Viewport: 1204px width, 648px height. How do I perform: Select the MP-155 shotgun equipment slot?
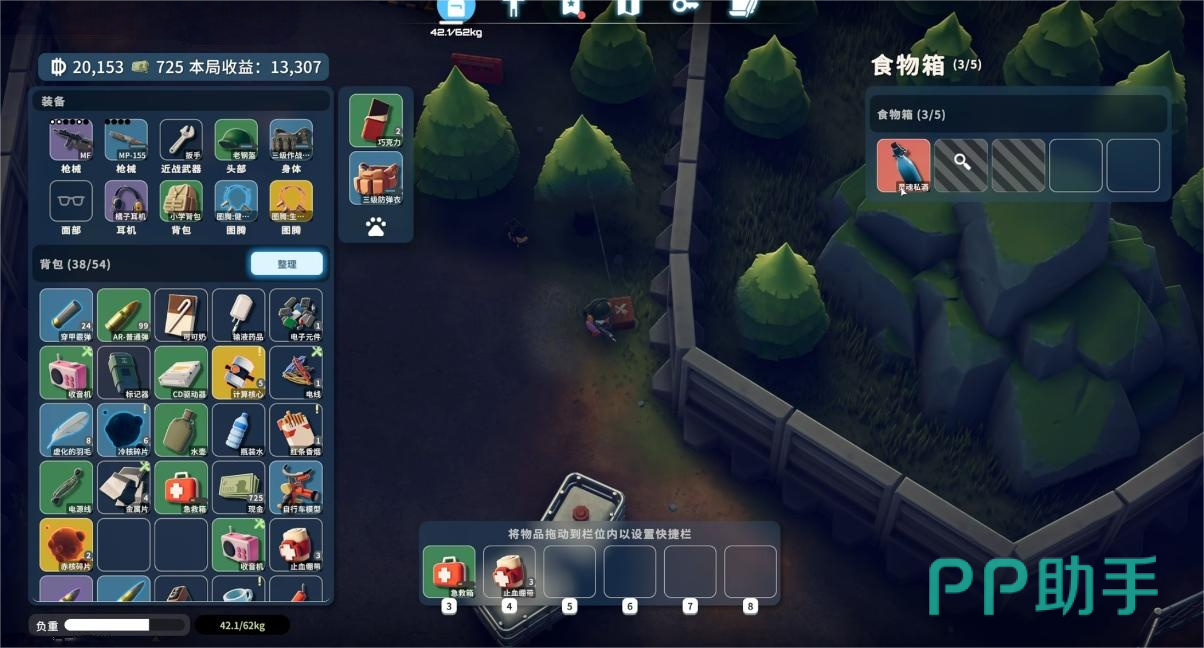click(125, 141)
